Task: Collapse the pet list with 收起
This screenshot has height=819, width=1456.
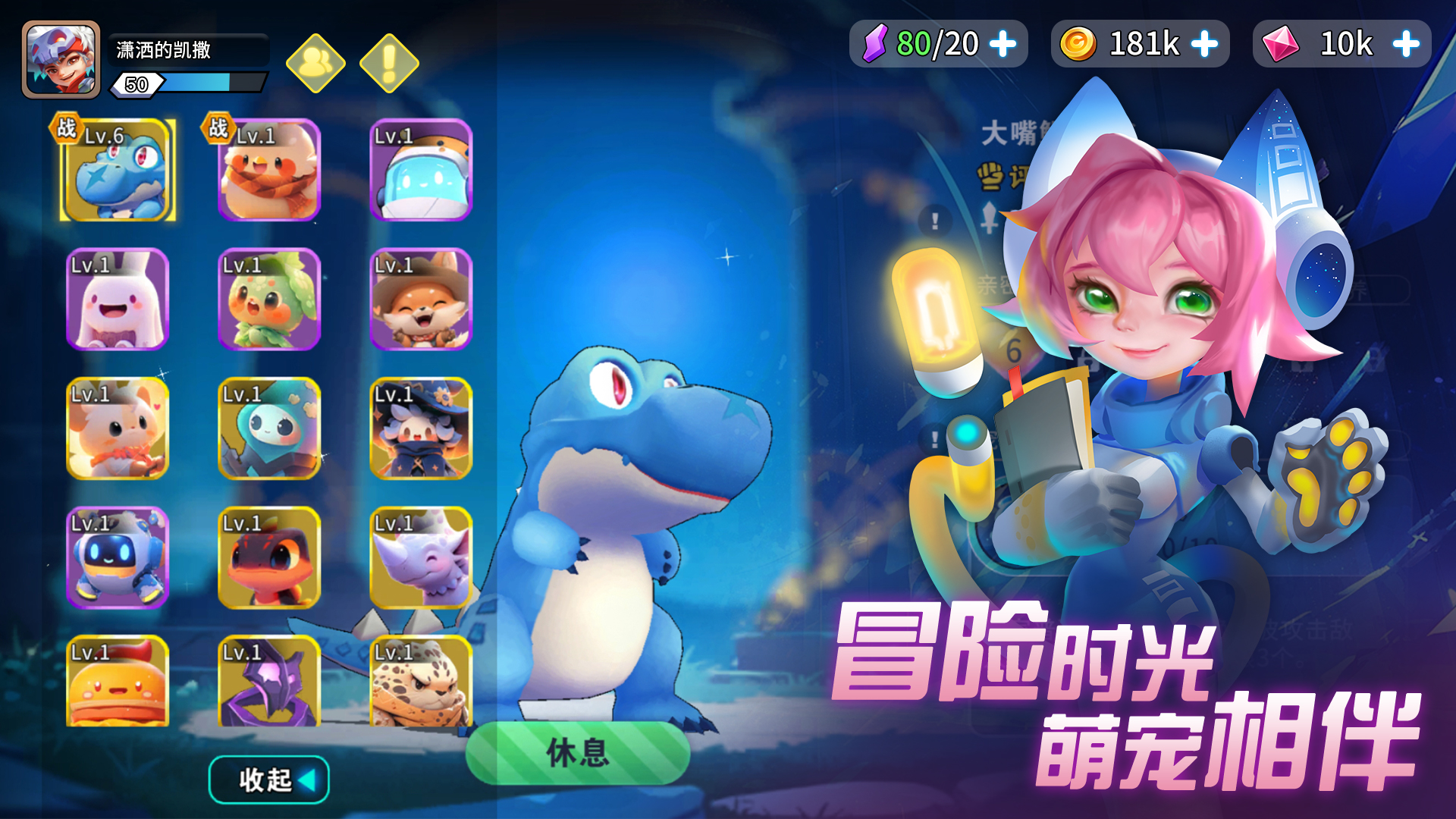Action: pyautogui.click(x=268, y=778)
